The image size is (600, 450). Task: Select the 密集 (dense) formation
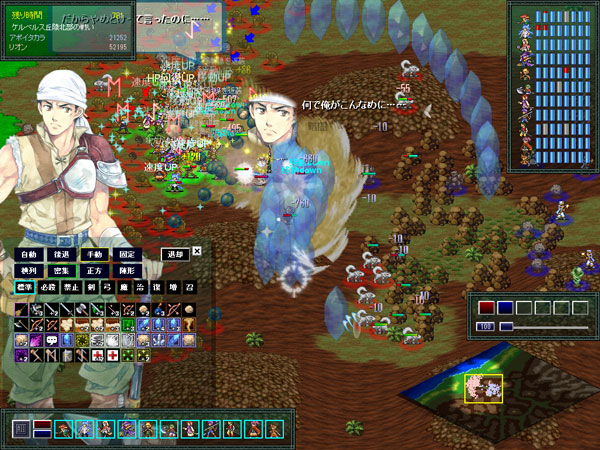click(x=62, y=271)
